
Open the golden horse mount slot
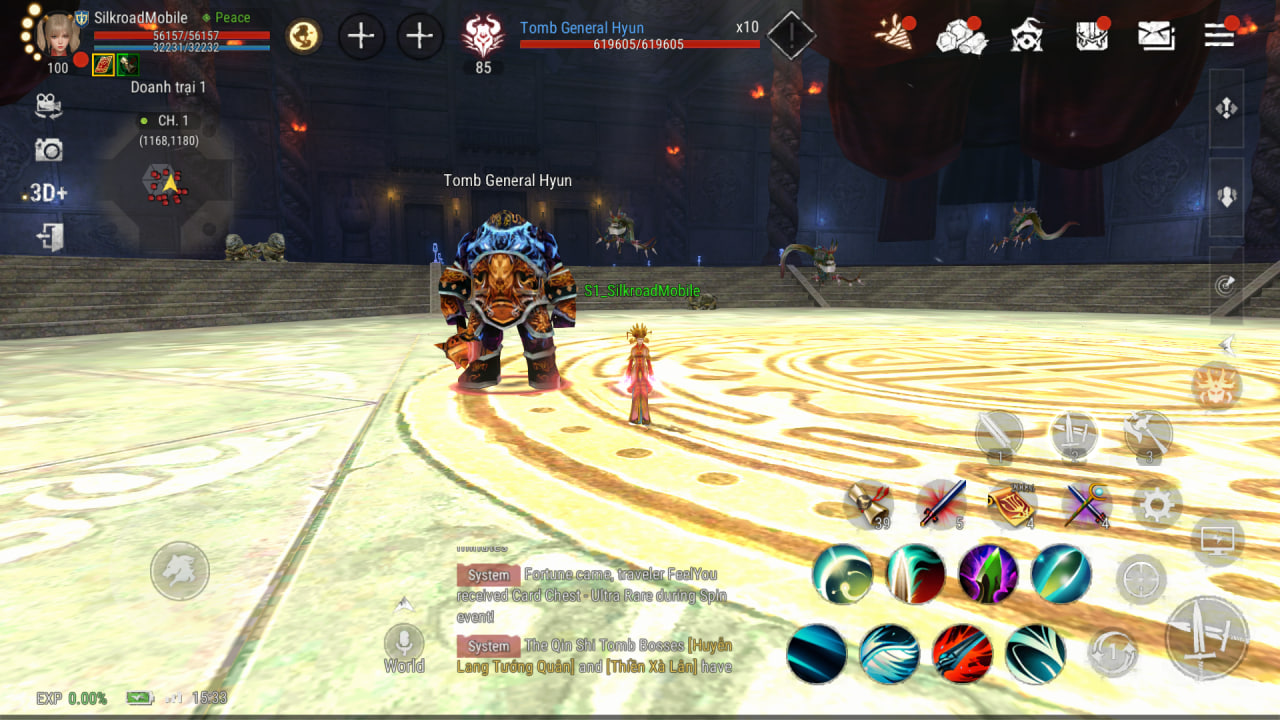pyautogui.click(x=304, y=37)
